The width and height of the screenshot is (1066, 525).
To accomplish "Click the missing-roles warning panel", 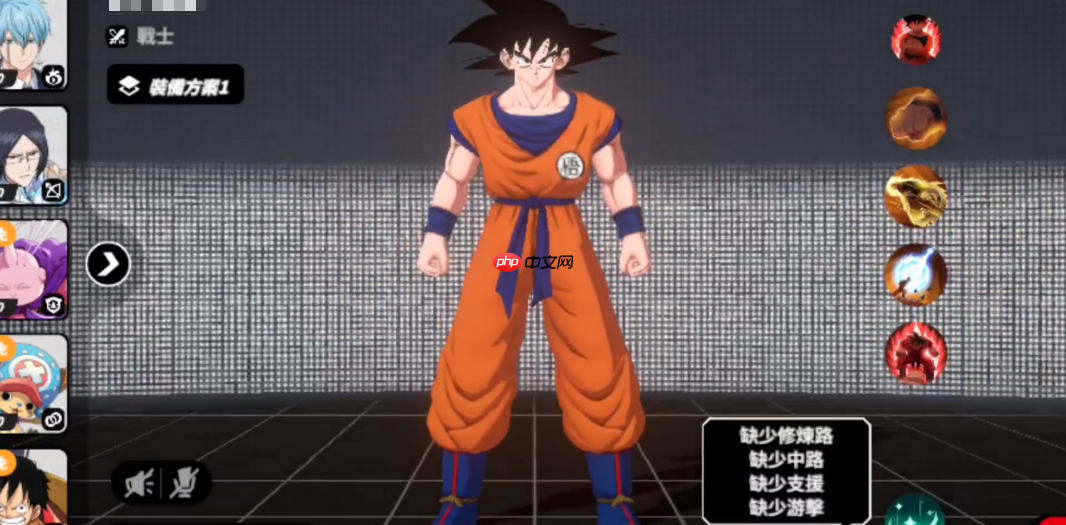I will point(786,471).
